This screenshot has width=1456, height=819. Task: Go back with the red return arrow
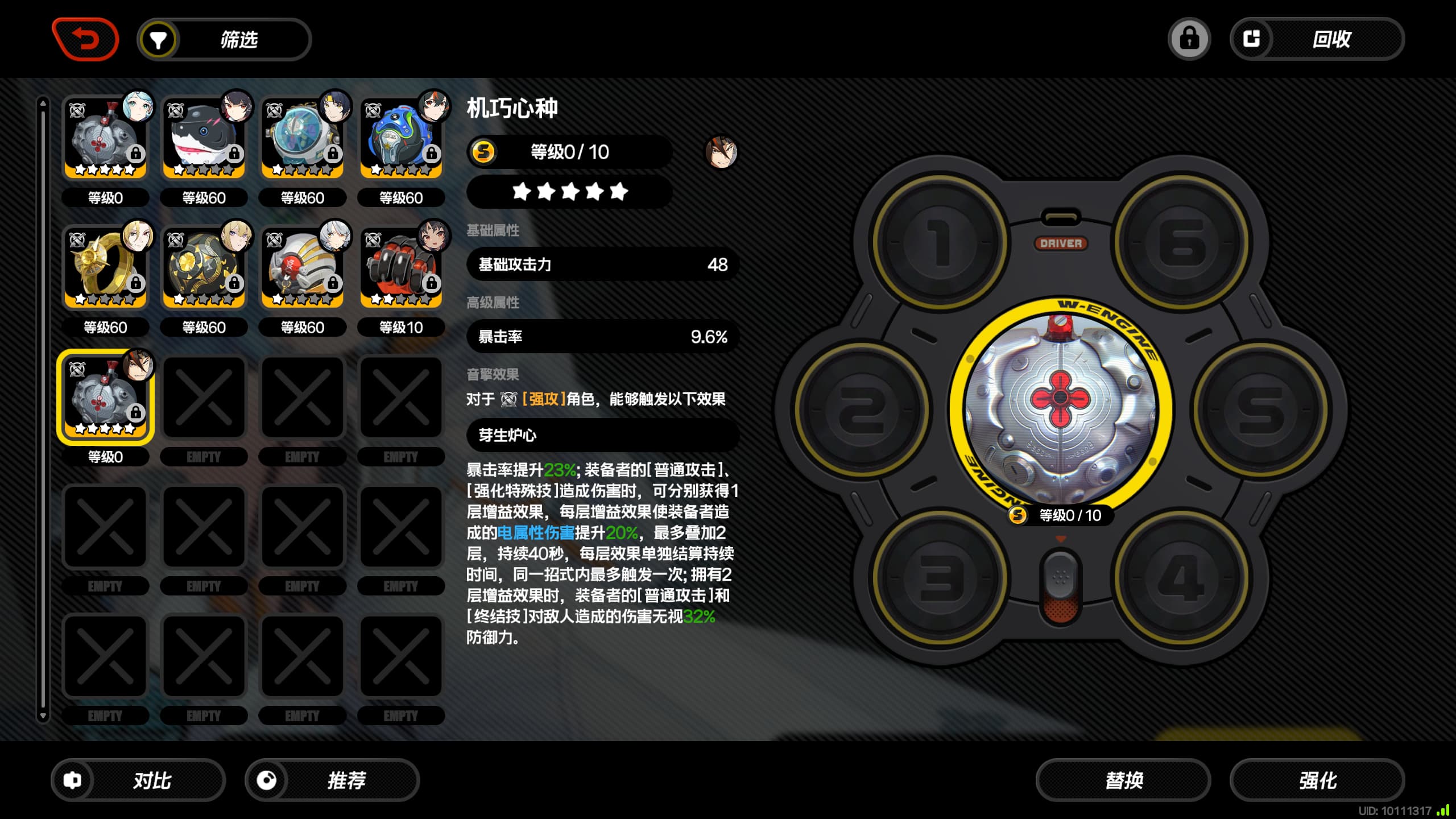click(85, 39)
